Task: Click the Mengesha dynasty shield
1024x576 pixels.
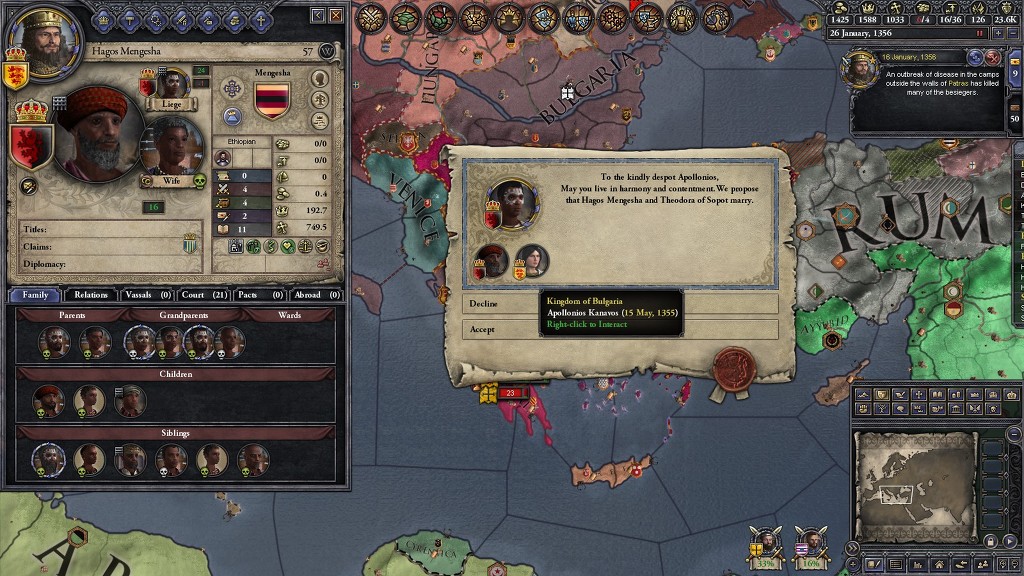Action: point(272,101)
